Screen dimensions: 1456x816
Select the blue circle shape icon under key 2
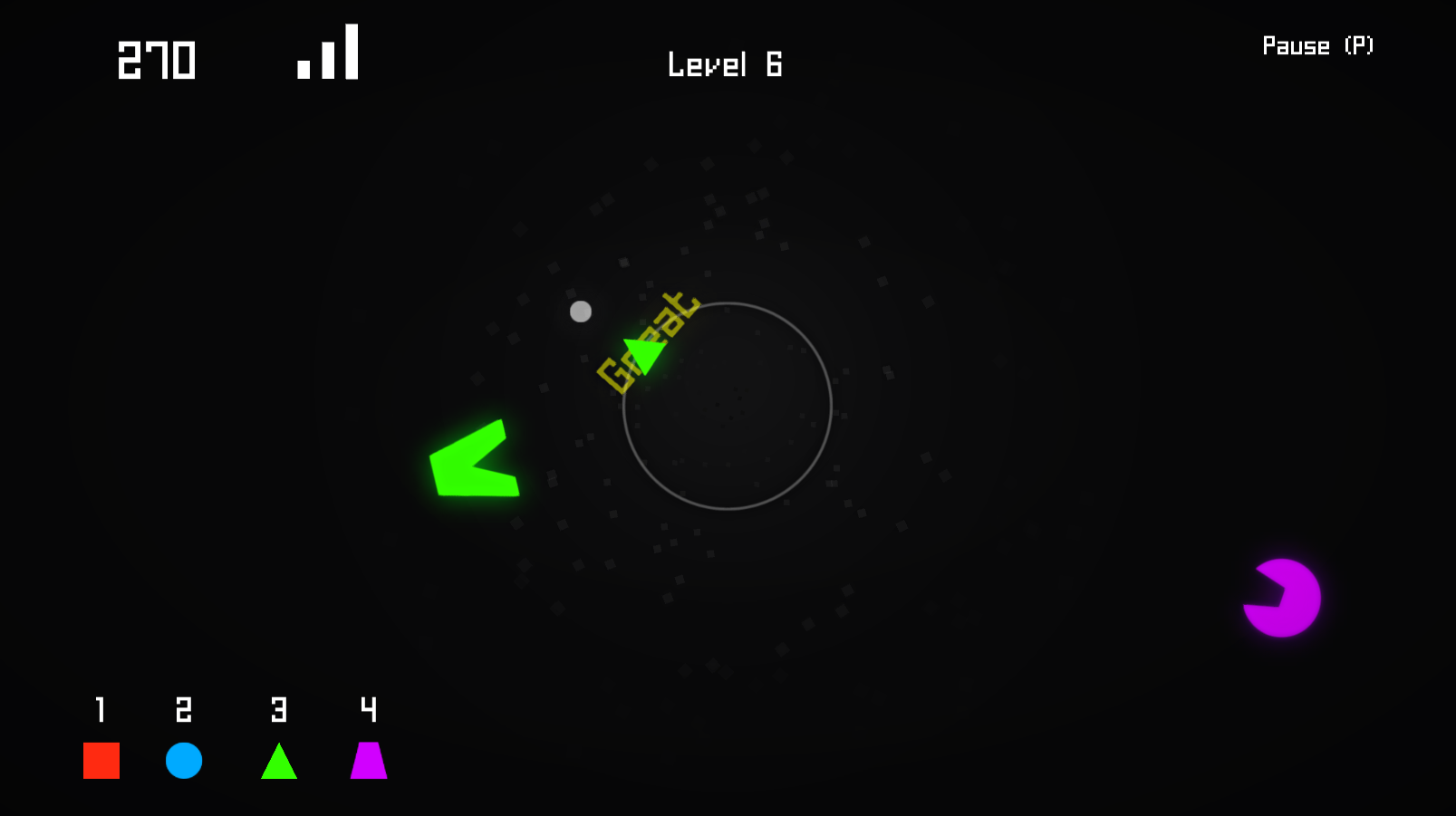pos(185,761)
